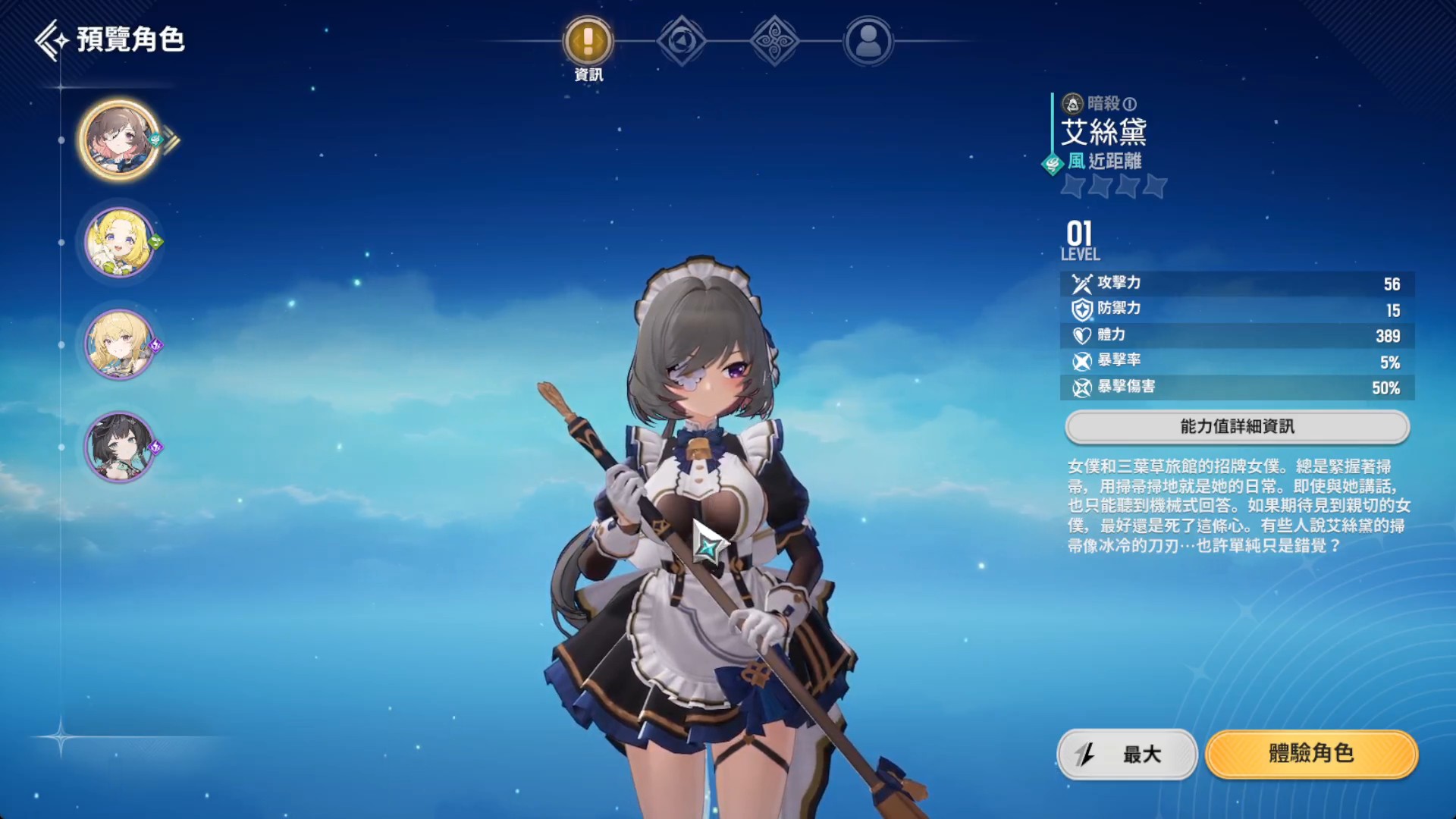
Task: Open the skills diamond icon at top
Action: (680, 43)
